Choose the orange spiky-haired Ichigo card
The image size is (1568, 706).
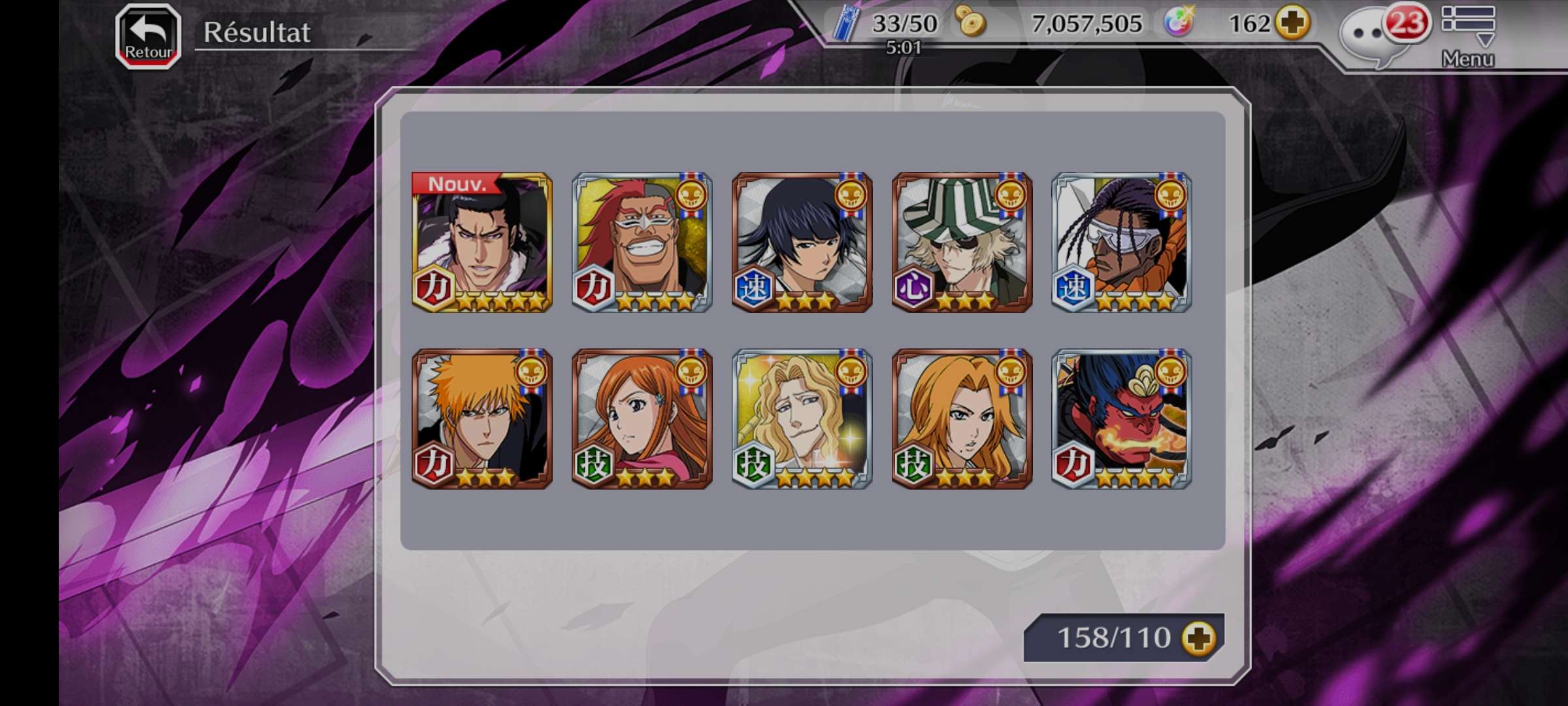(x=482, y=419)
